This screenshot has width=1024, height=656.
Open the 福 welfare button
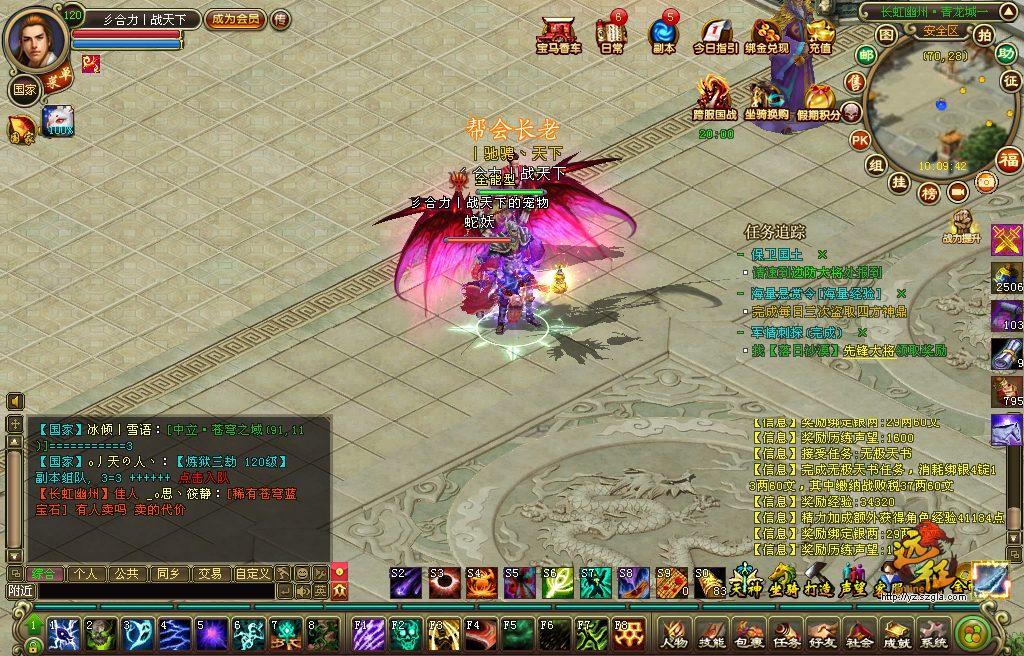pyautogui.click(x=1009, y=160)
